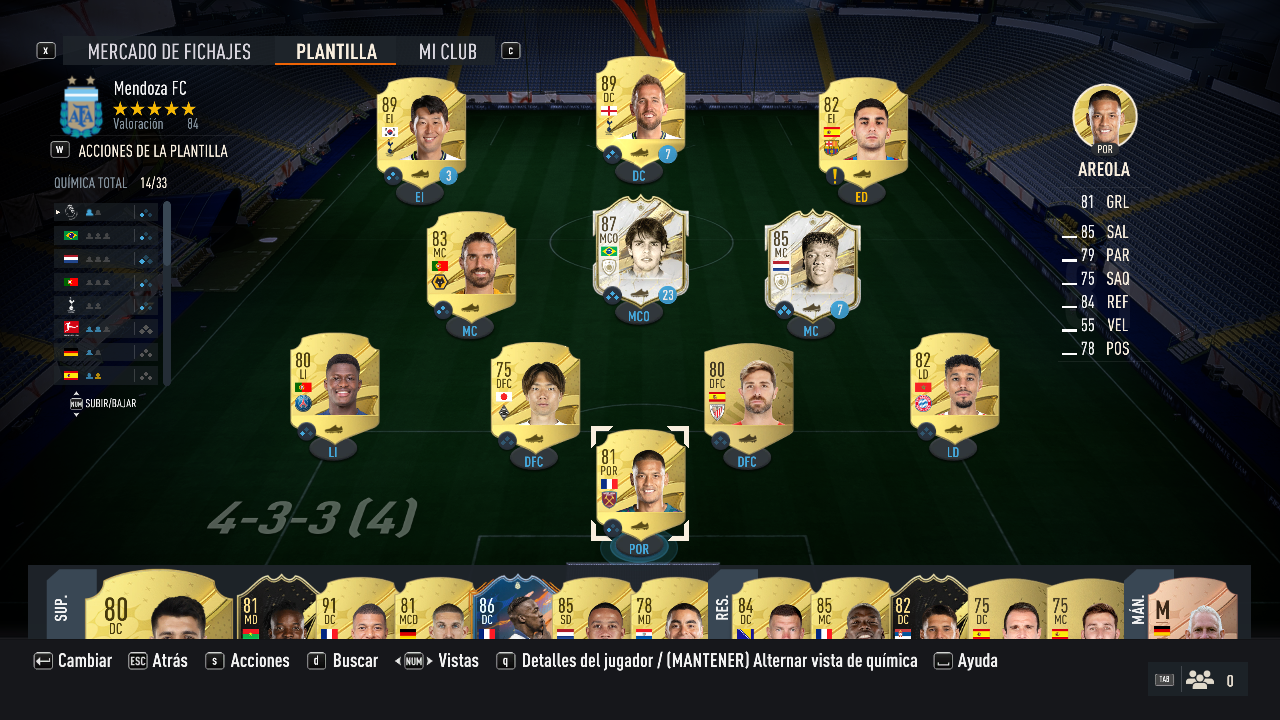1280x720 pixels.
Task: Open the MI CLUB tab
Action: (x=447, y=51)
